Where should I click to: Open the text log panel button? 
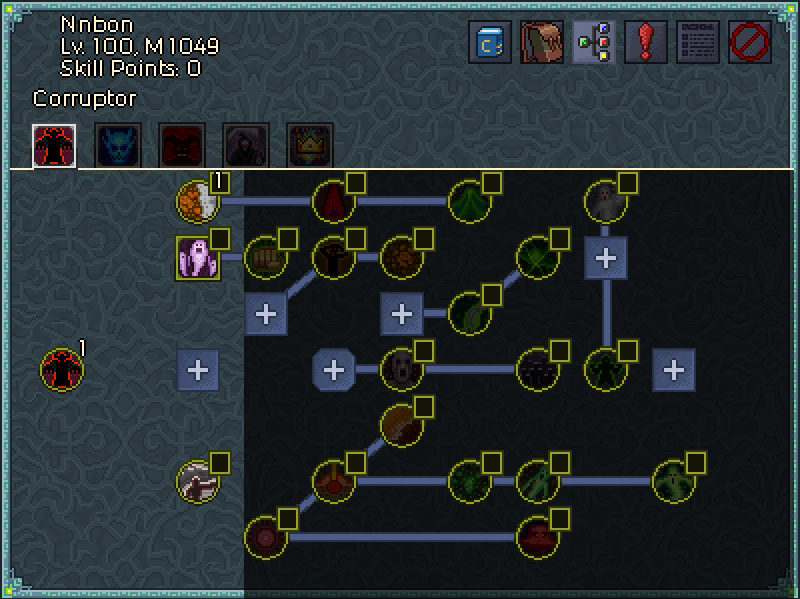click(x=698, y=43)
